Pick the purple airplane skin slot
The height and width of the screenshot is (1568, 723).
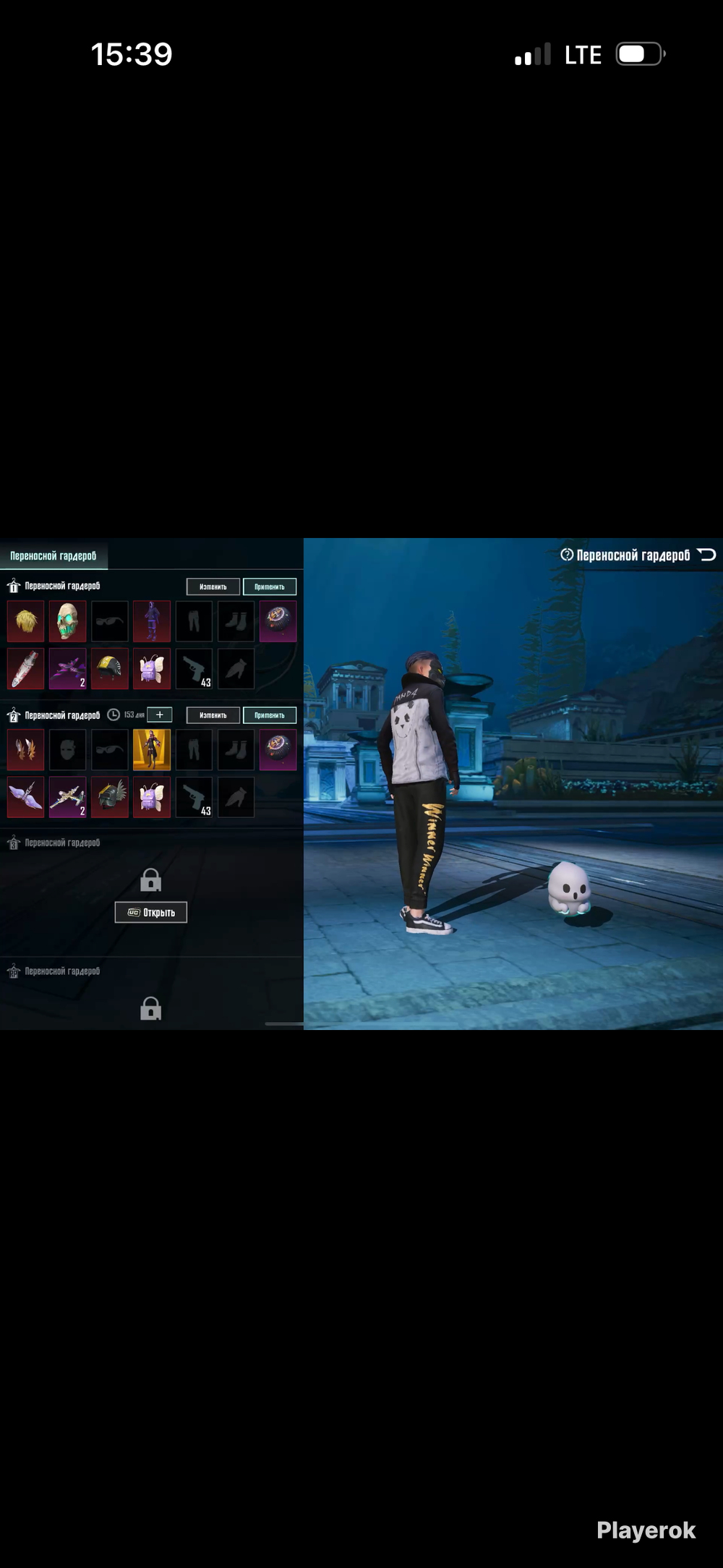point(67,668)
